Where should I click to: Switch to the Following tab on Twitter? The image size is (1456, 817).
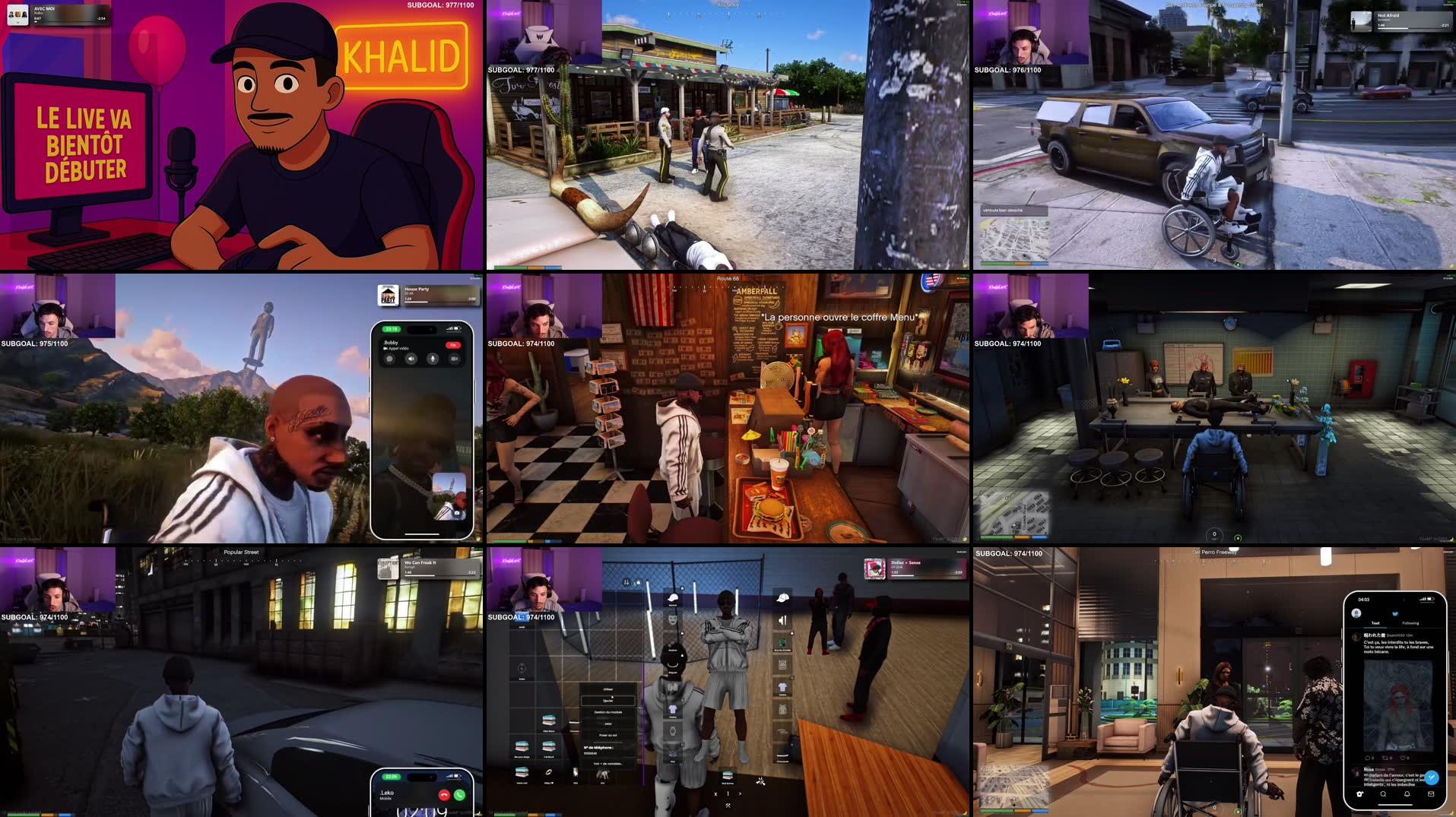(1411, 623)
